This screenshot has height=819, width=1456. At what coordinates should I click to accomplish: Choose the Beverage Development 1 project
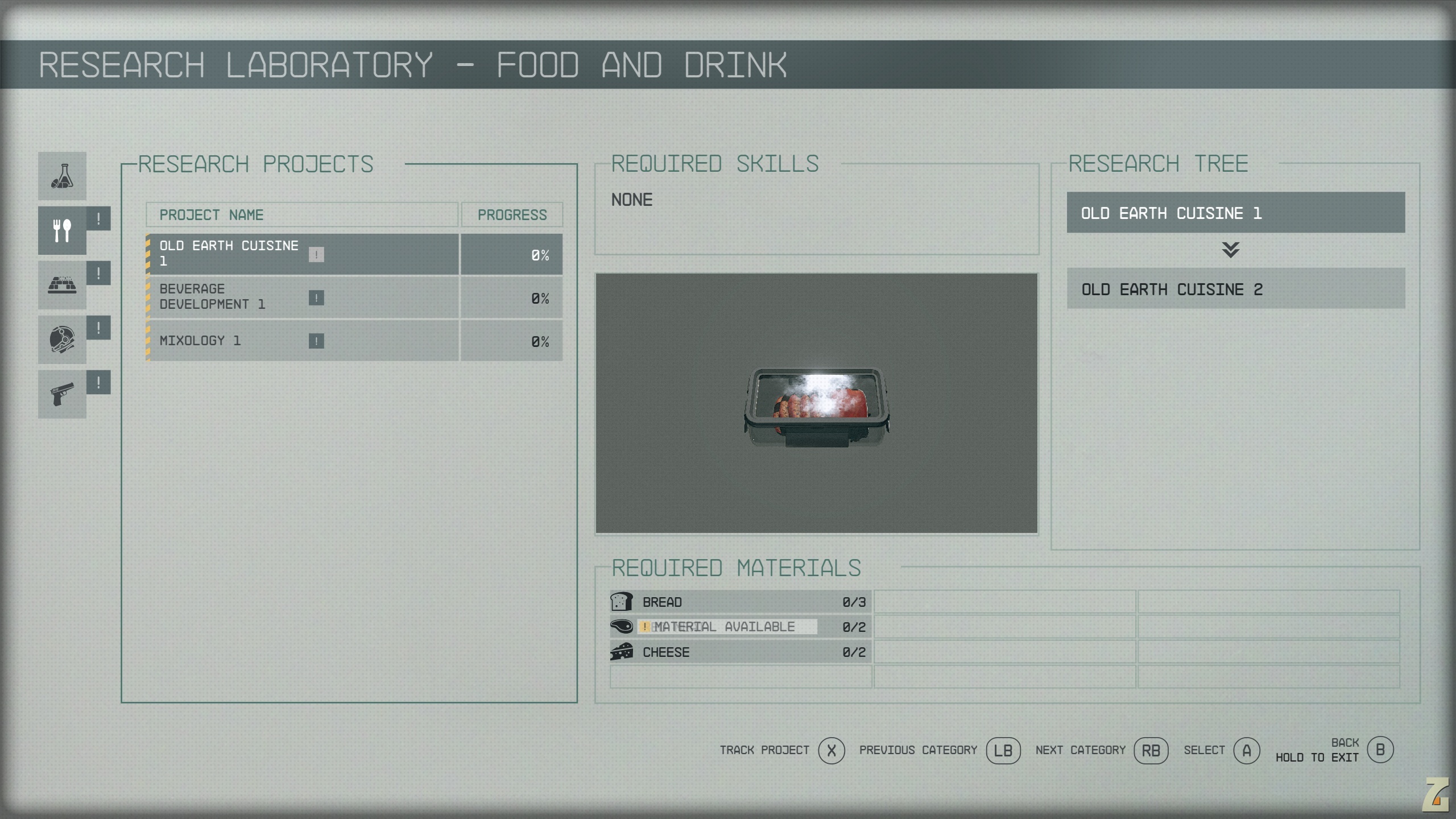(x=301, y=297)
